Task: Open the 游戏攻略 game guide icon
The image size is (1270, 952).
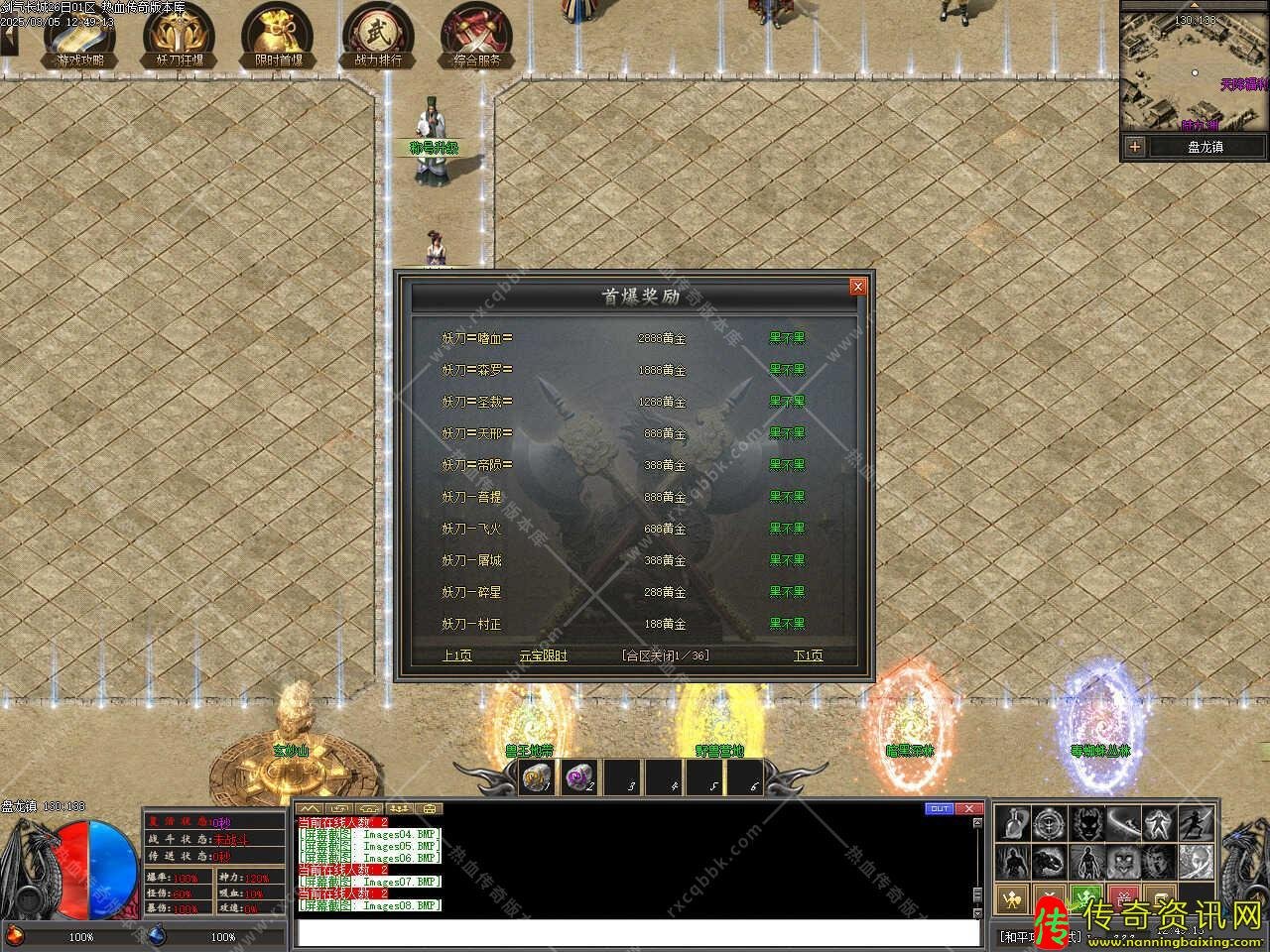Action: coord(79,37)
